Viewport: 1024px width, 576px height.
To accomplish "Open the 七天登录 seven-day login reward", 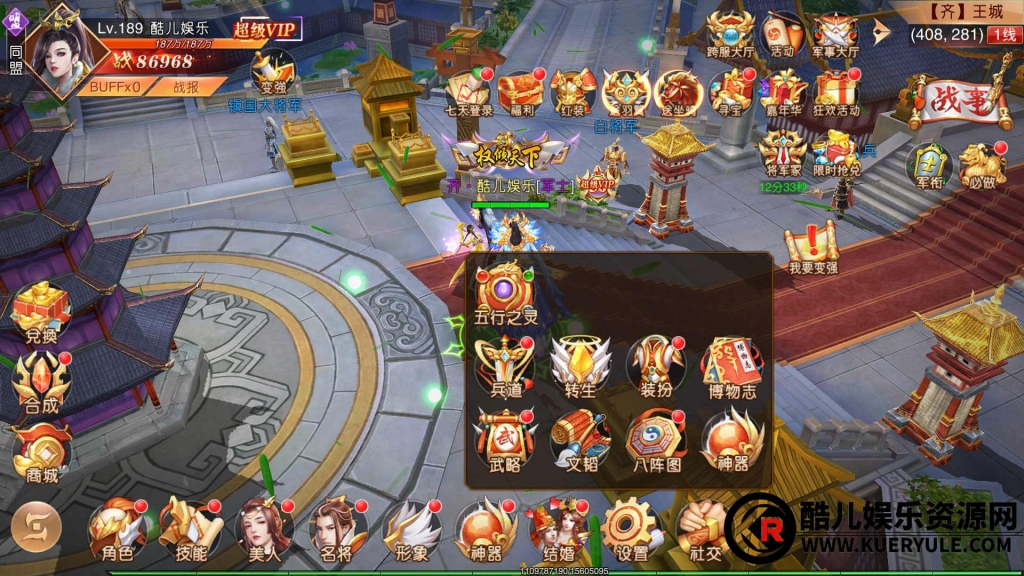I will pyautogui.click(x=468, y=92).
